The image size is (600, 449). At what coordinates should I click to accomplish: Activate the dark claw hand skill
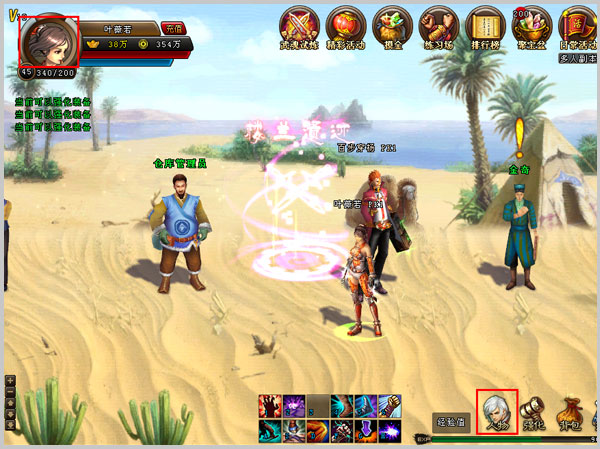point(270,406)
